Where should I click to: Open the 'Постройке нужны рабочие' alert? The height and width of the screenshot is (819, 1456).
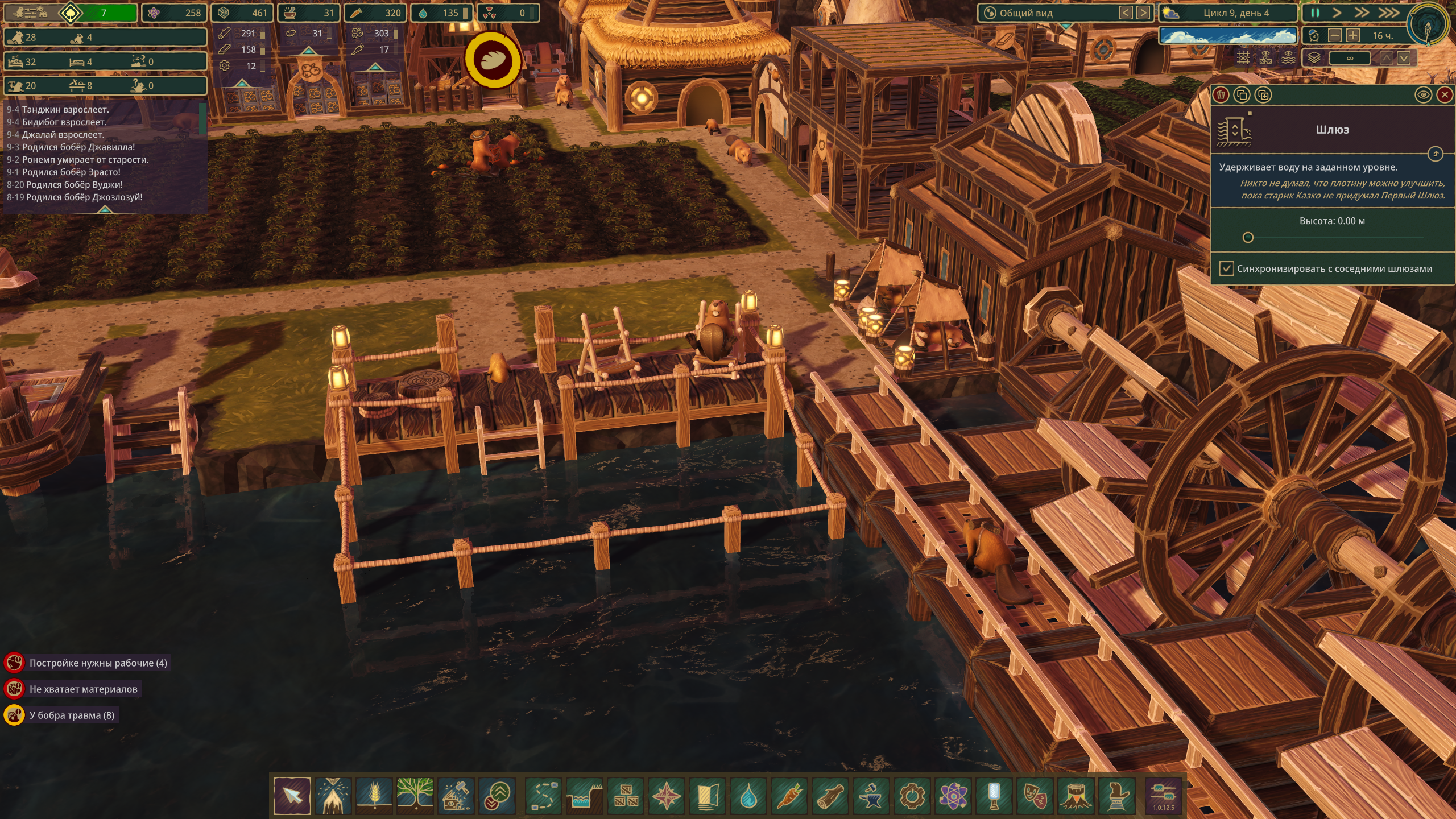[x=98, y=663]
